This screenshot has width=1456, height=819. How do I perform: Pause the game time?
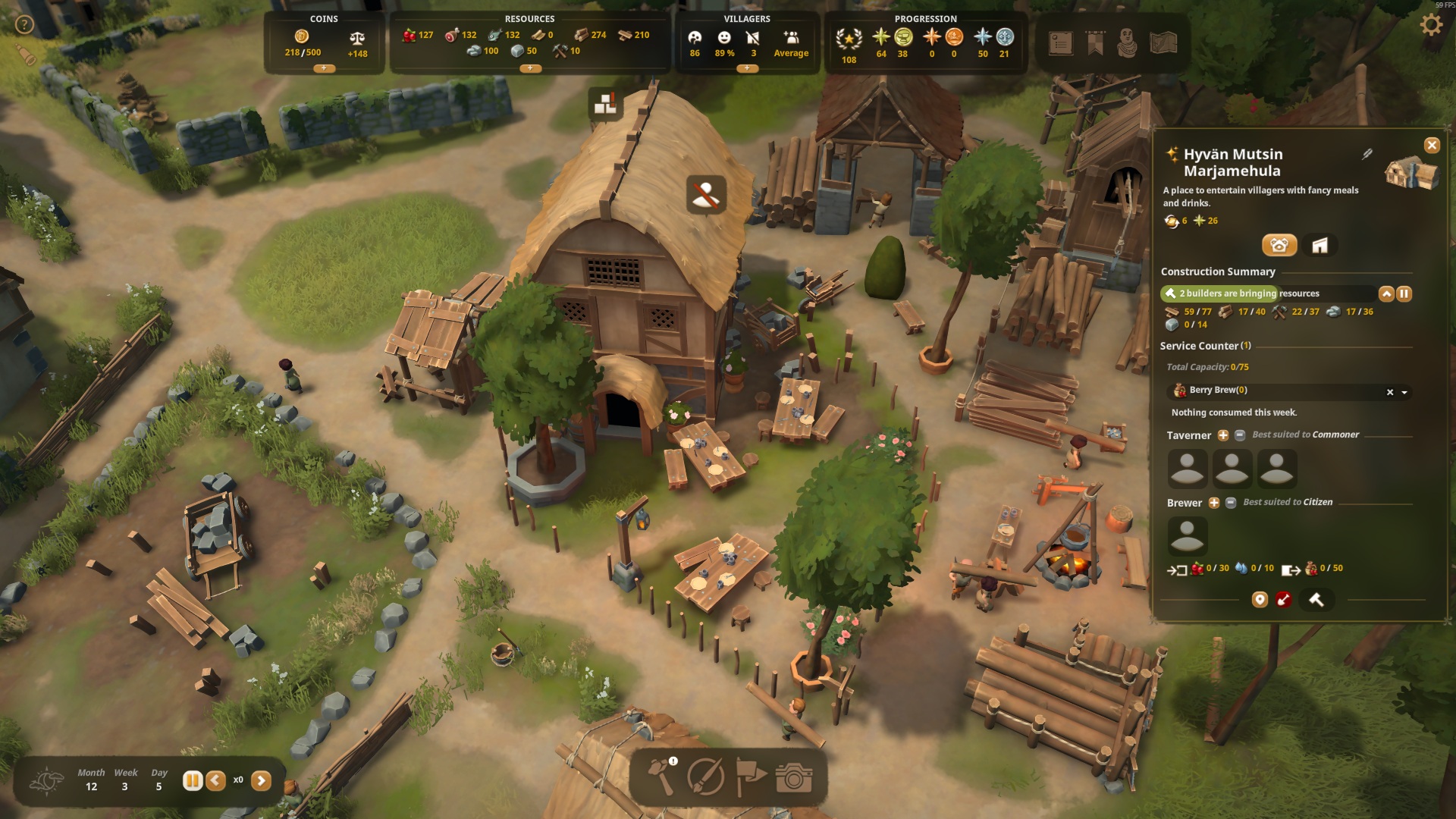(193, 780)
